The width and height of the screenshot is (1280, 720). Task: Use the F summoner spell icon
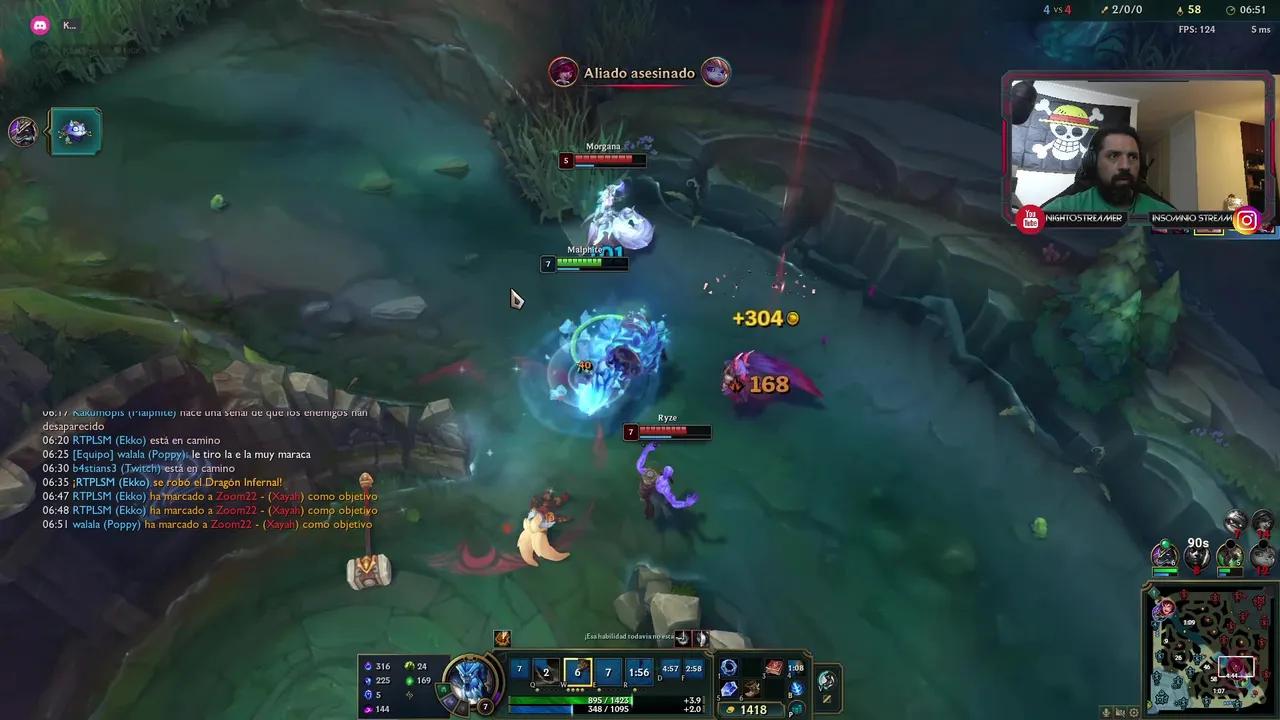pos(692,670)
